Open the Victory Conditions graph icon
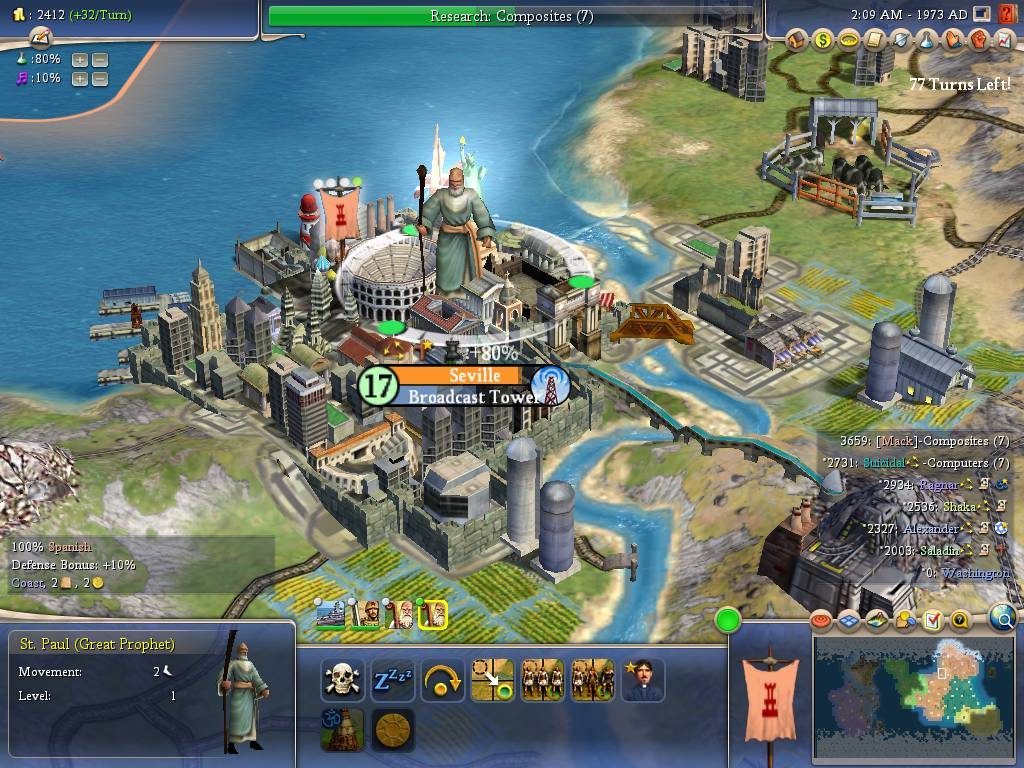Viewport: 1024px width, 768px height. tap(1003, 40)
